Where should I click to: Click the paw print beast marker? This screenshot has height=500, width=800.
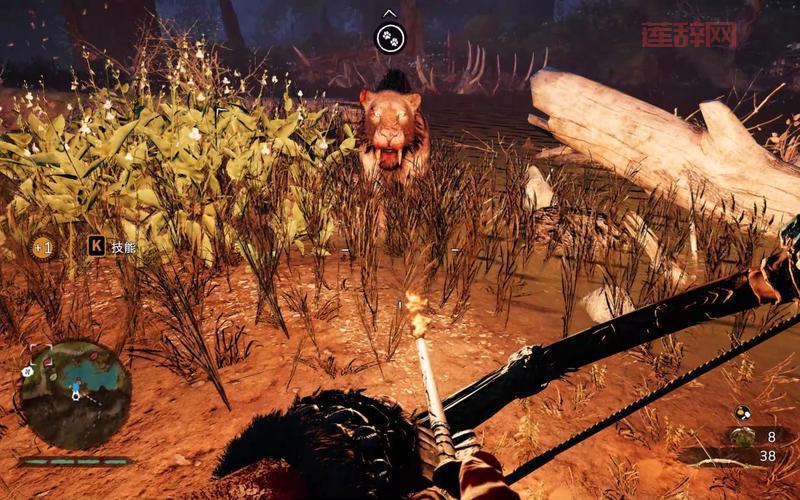point(390,38)
